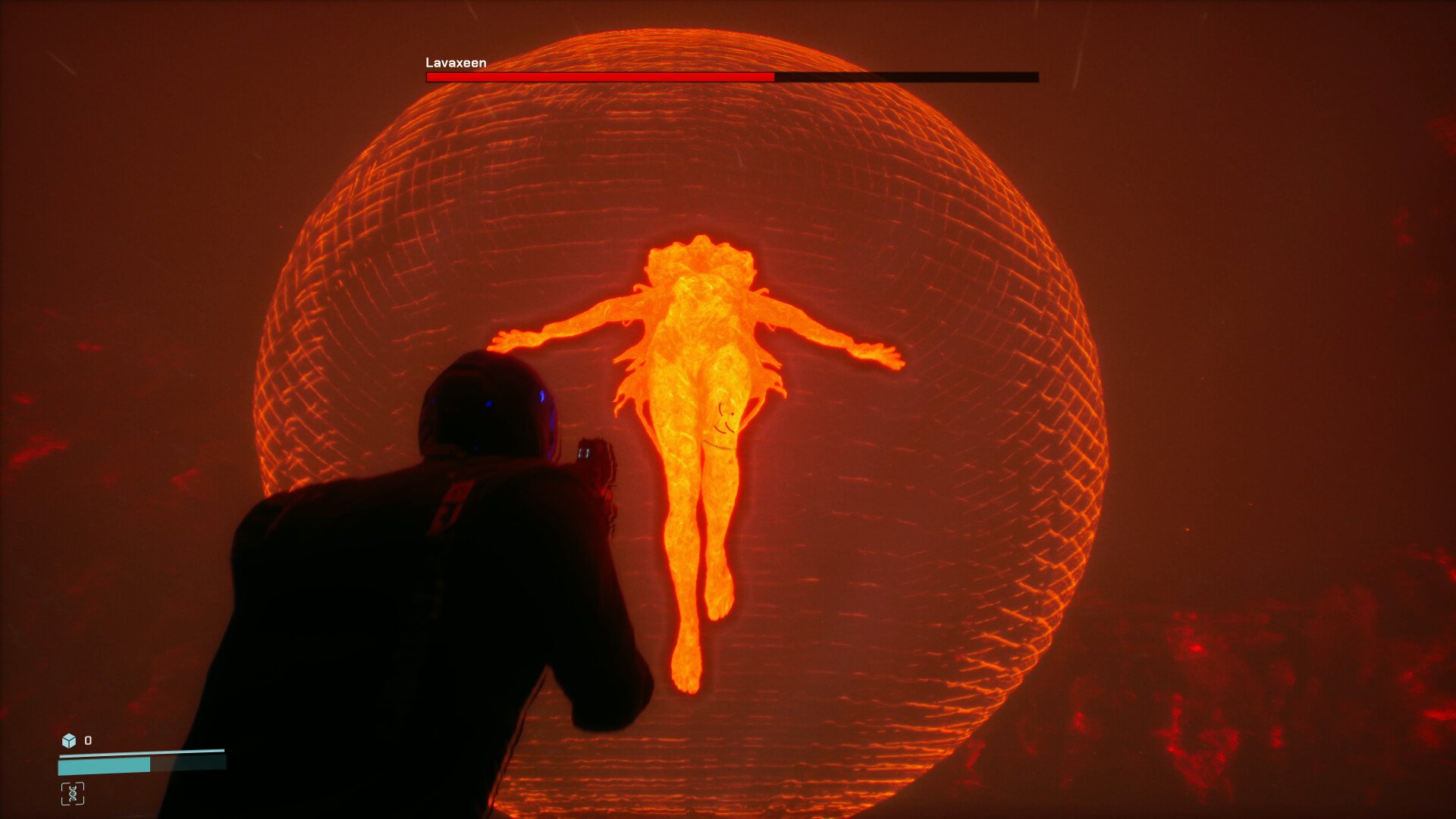Click the DNA helix ability icon
This screenshot has width=1456, height=819.
coord(73,793)
